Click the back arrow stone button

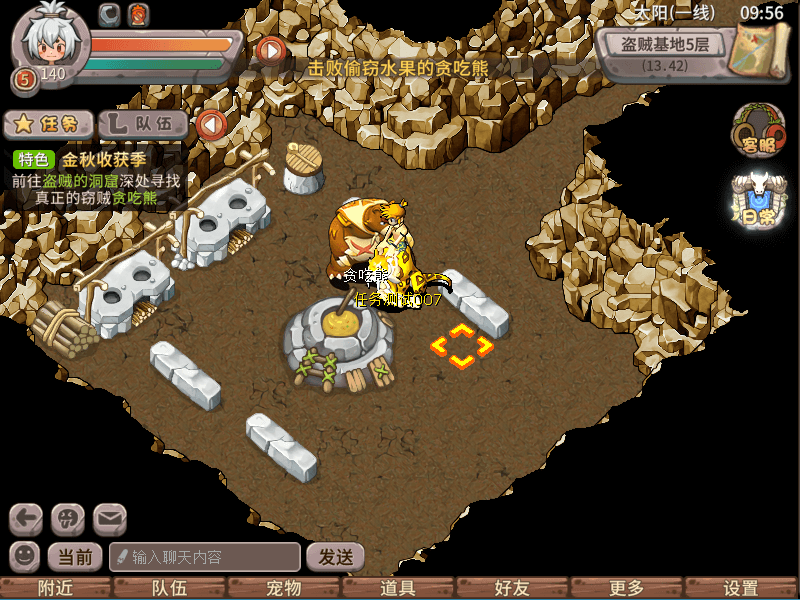coord(27,519)
